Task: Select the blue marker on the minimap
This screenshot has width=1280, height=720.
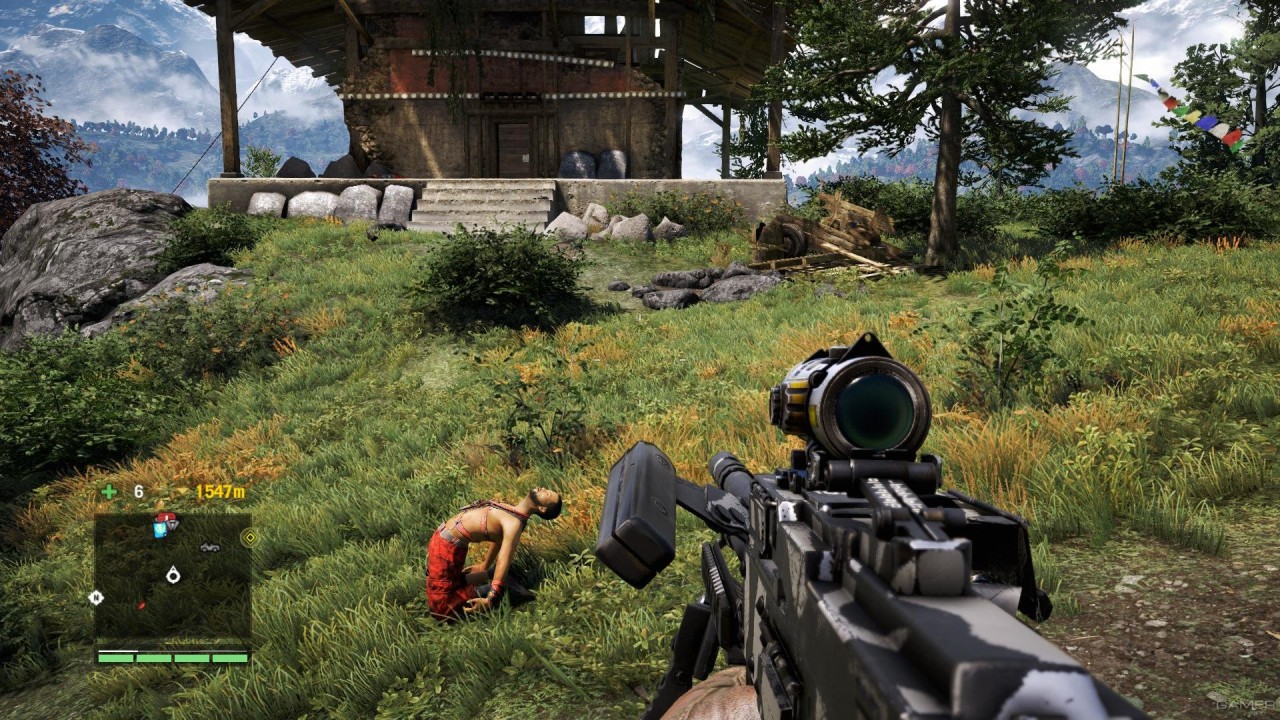Action: [160, 529]
